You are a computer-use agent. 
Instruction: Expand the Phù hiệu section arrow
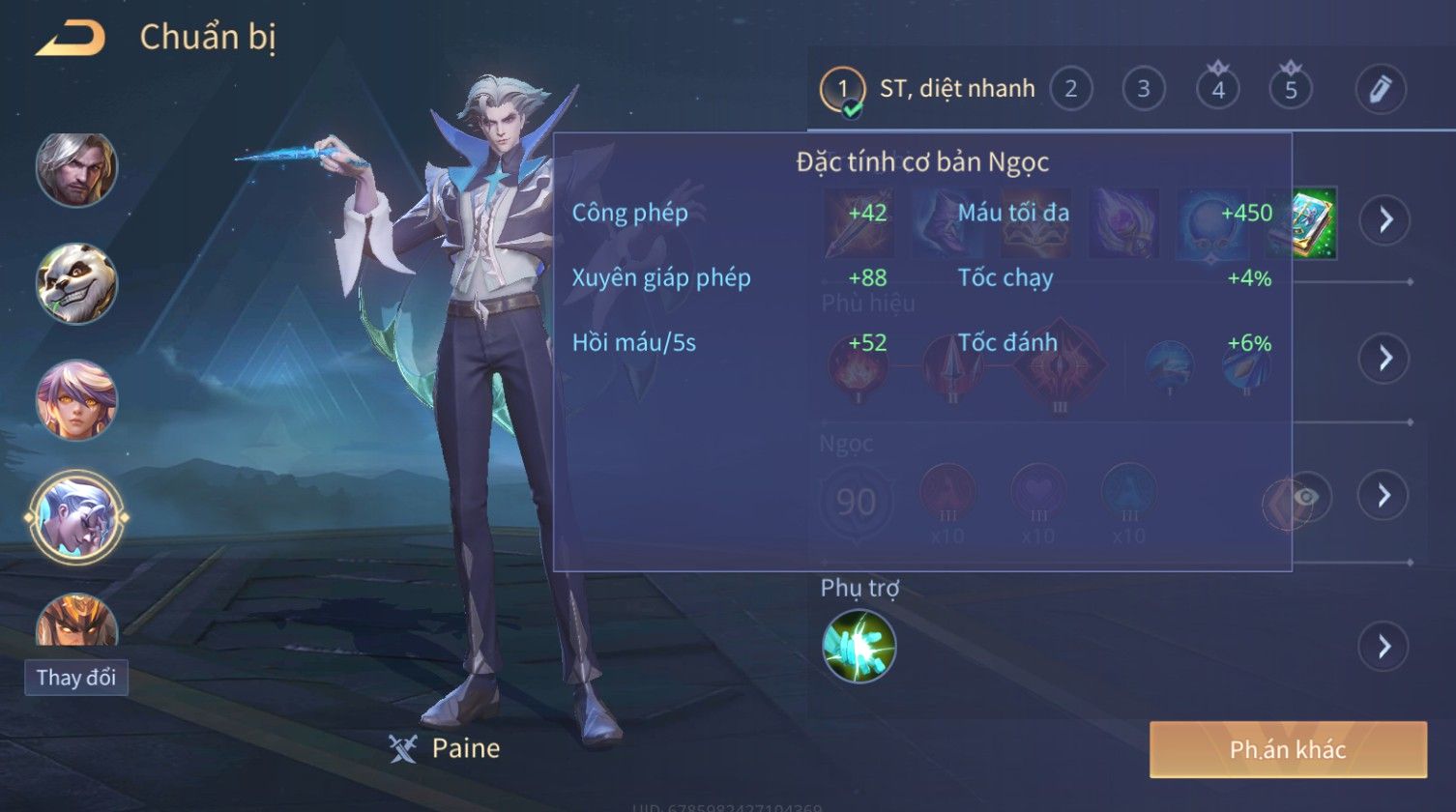pos(1384,358)
